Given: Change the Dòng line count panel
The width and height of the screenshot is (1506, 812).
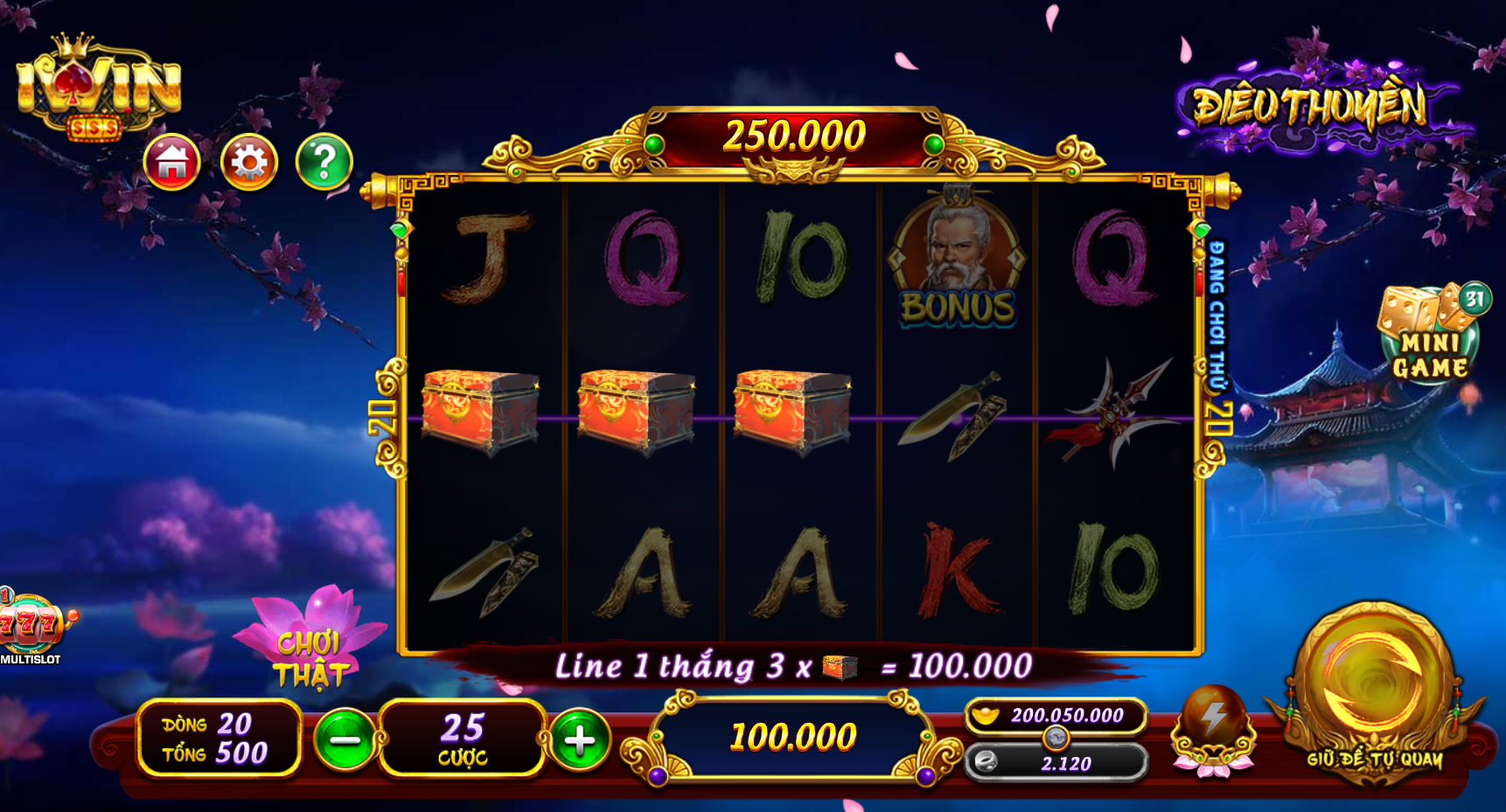Looking at the screenshot, I should (x=219, y=739).
